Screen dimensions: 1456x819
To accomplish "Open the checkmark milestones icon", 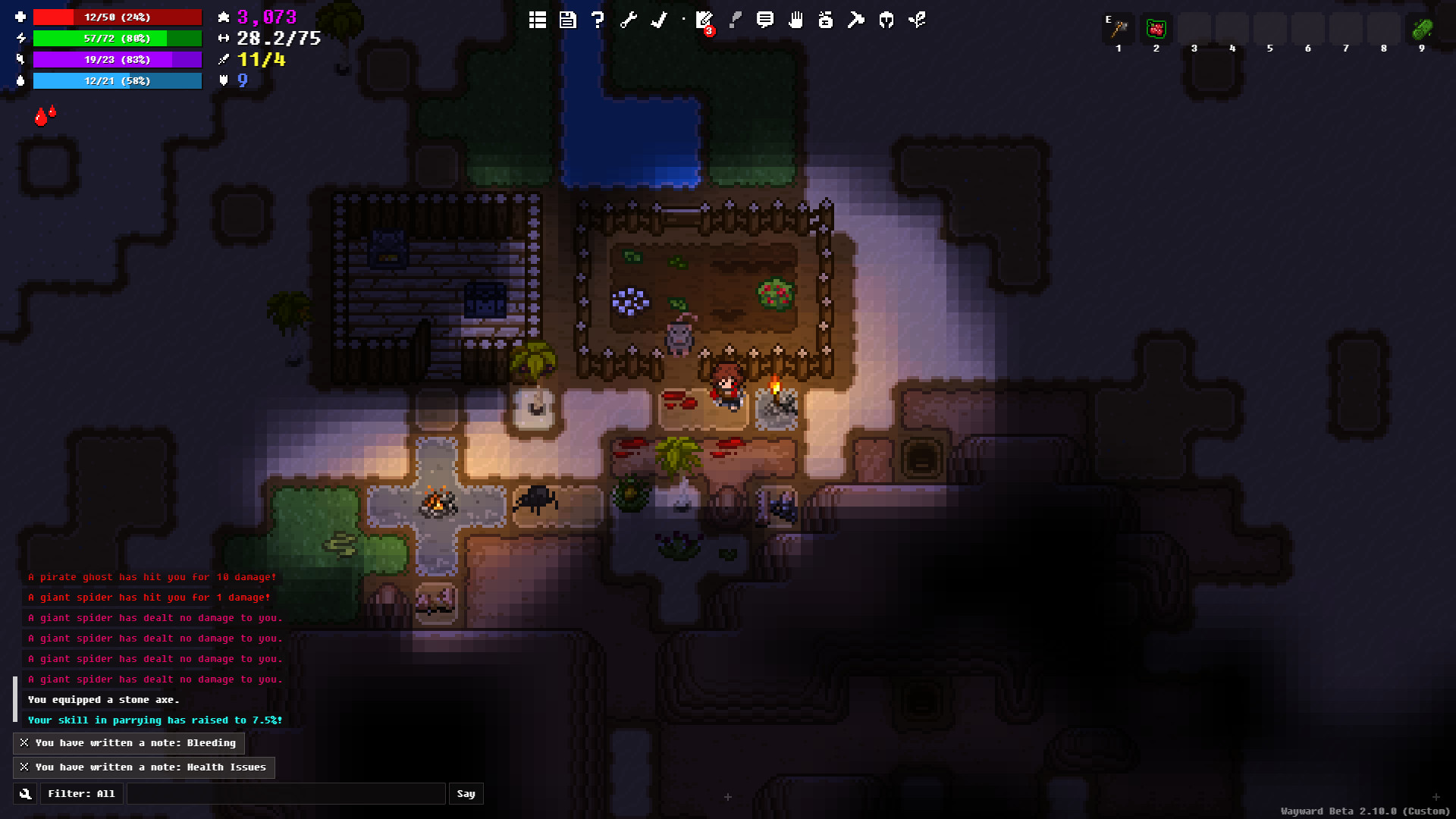I will pyautogui.click(x=659, y=20).
